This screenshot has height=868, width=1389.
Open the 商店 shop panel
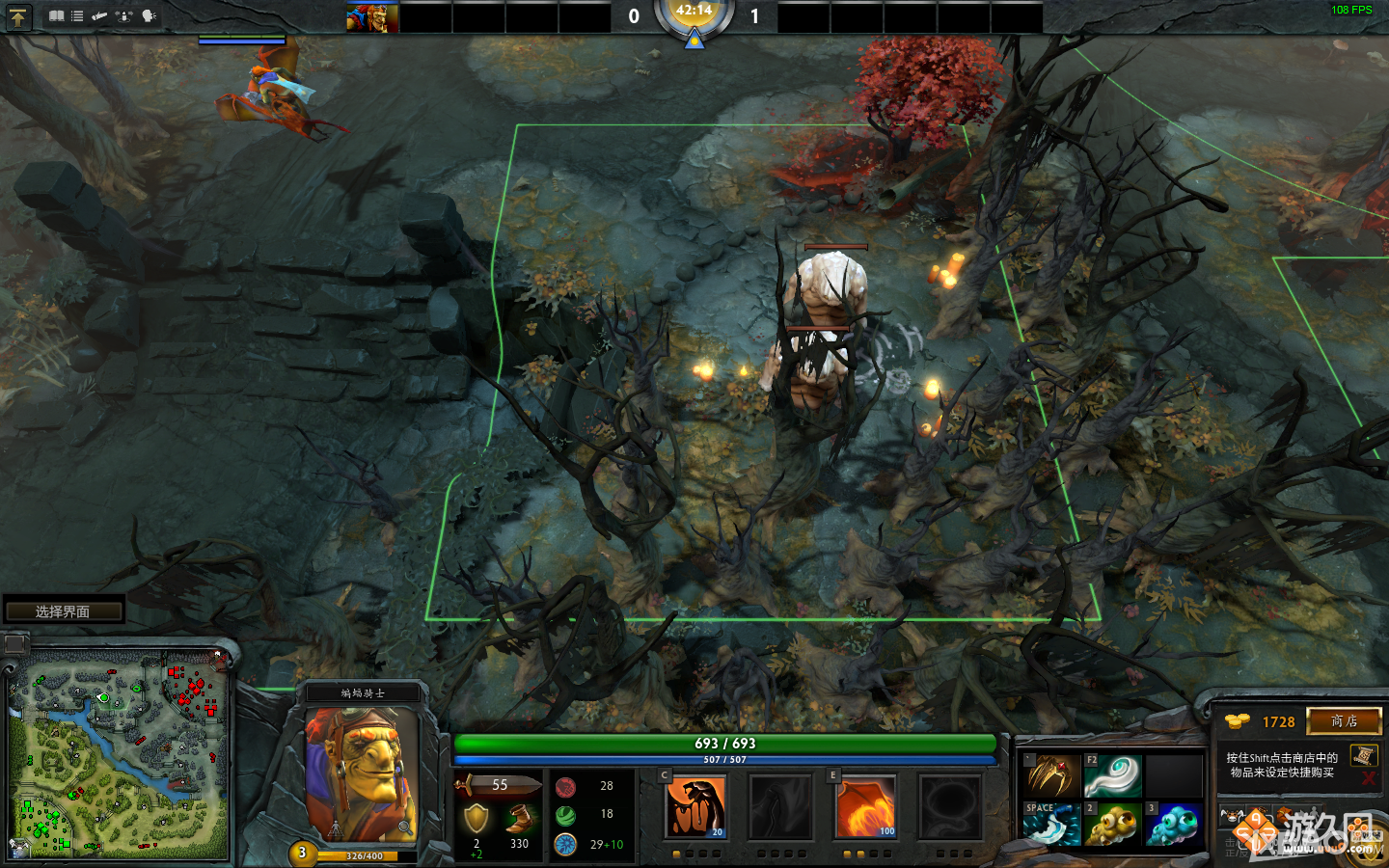(1344, 721)
